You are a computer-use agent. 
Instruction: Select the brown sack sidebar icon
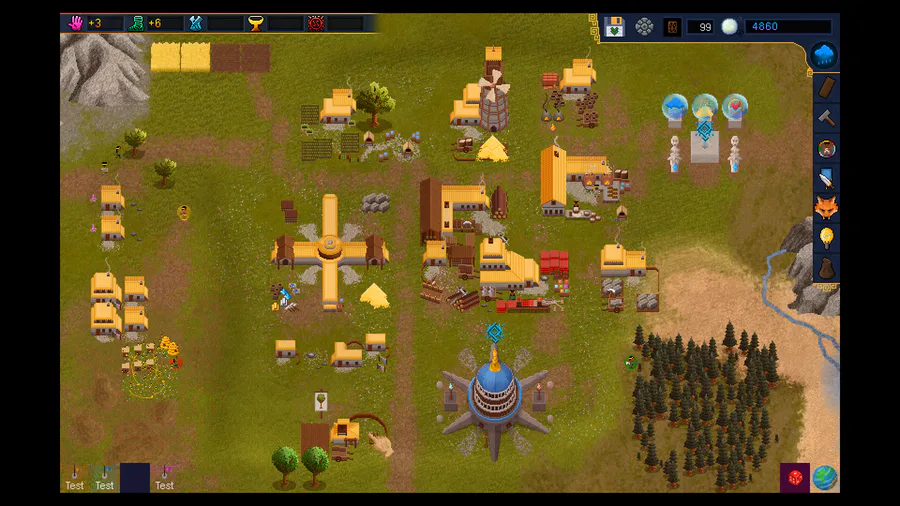pyautogui.click(x=826, y=268)
